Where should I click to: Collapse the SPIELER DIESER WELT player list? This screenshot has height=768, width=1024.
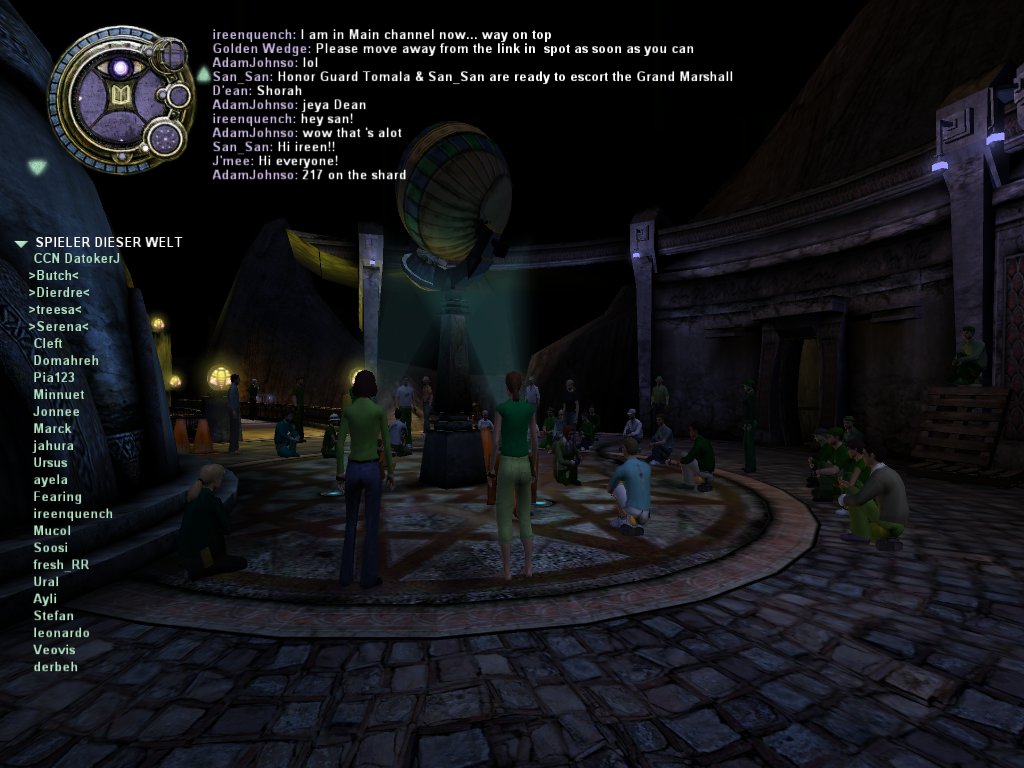pos(21,243)
